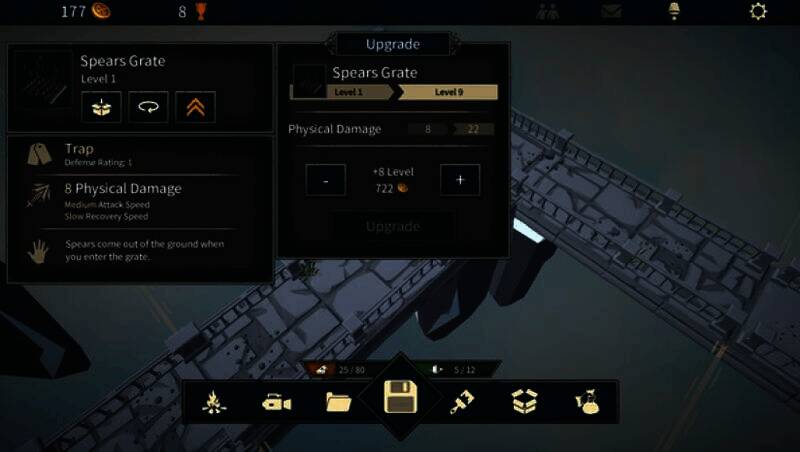Rotate the Spears Grate trap
Viewport: 800px width, 452px height.
coord(148,106)
